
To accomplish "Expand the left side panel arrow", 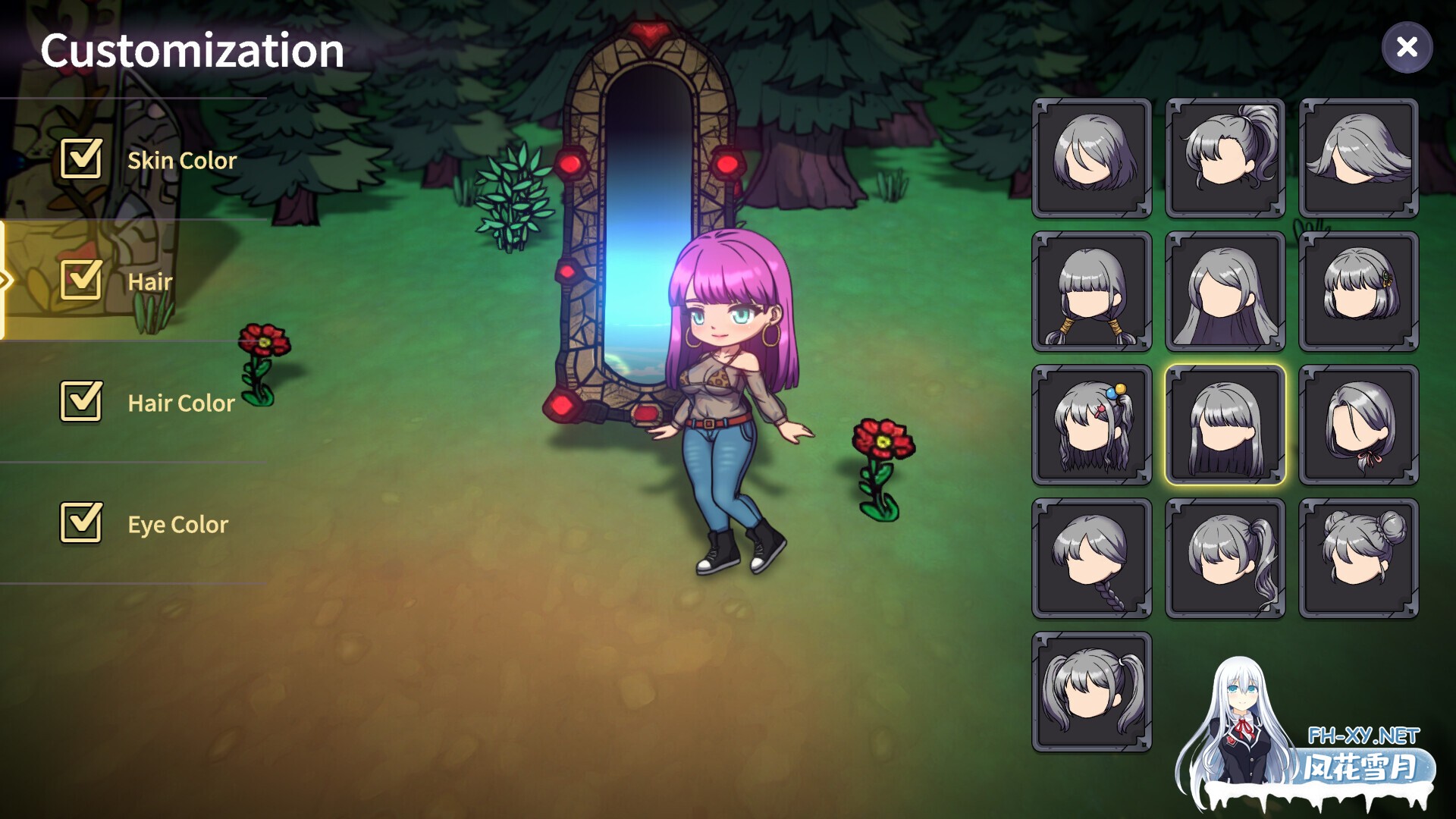I will [x=6, y=281].
